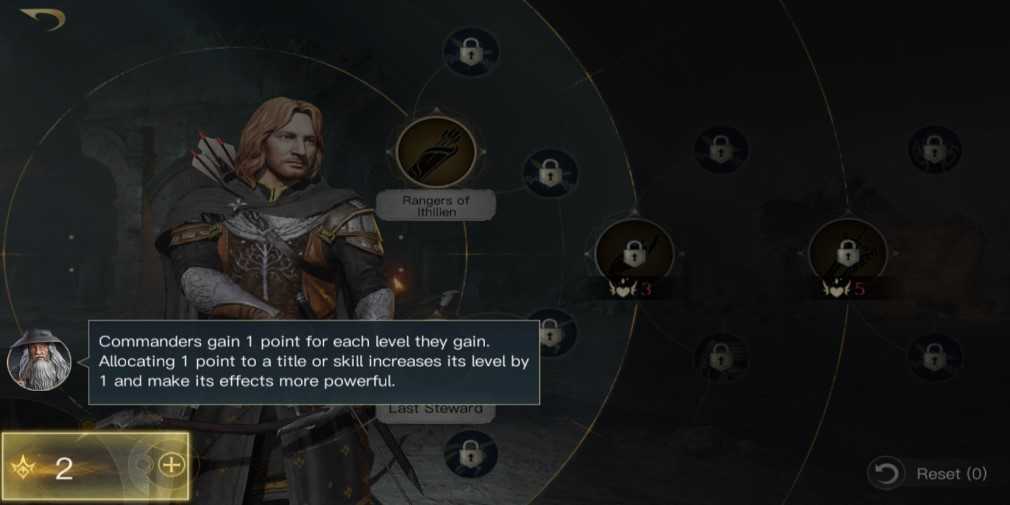This screenshot has height=505, width=1010.
Task: Go back using the top-left arrow
Action: (42, 19)
